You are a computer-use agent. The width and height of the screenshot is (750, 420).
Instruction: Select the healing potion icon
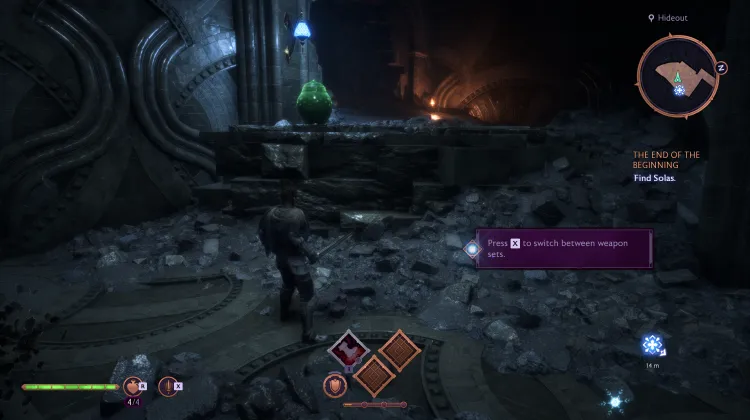pyautogui.click(x=134, y=385)
